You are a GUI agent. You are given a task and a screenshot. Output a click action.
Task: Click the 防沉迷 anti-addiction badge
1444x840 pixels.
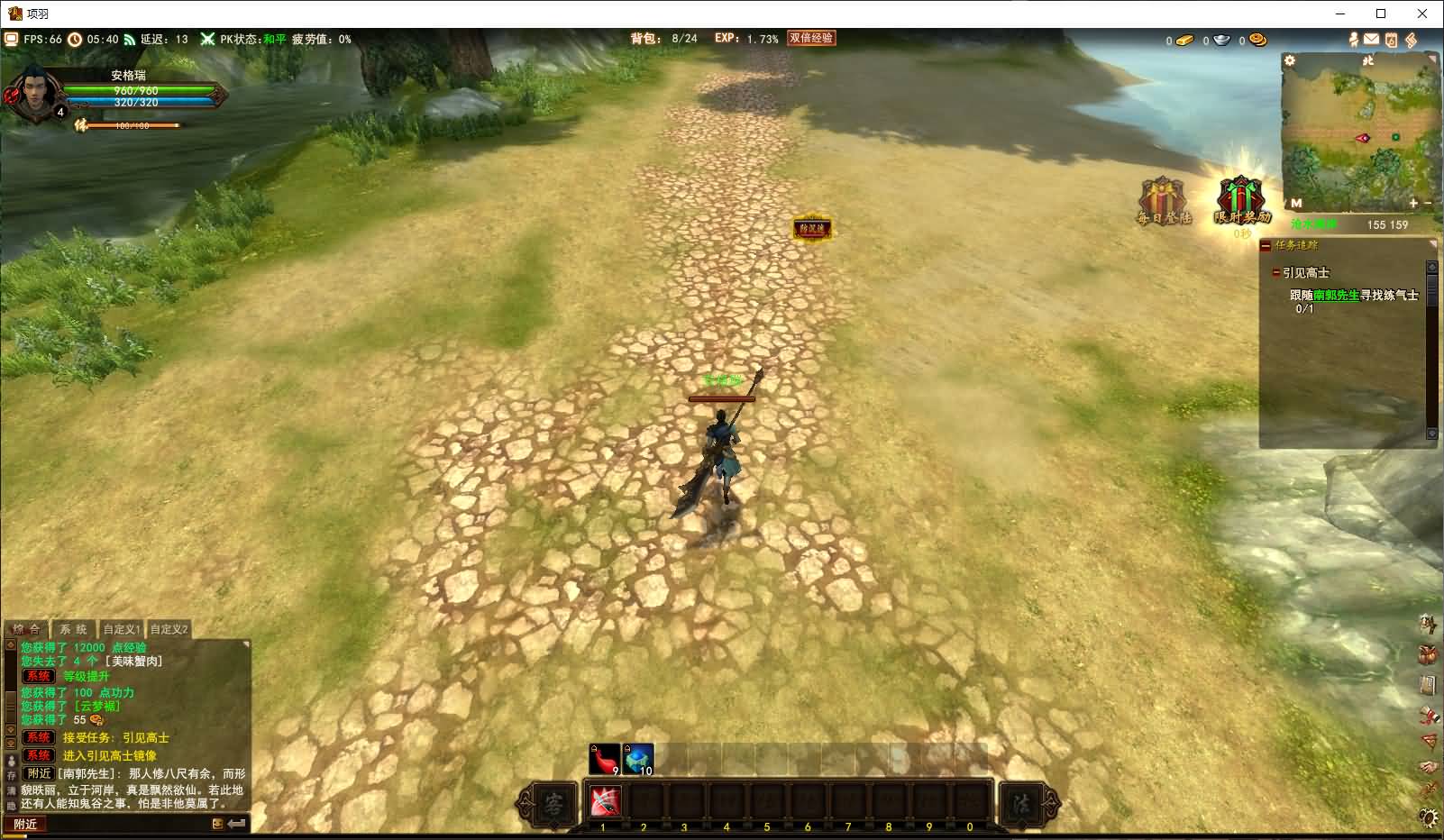(x=811, y=229)
